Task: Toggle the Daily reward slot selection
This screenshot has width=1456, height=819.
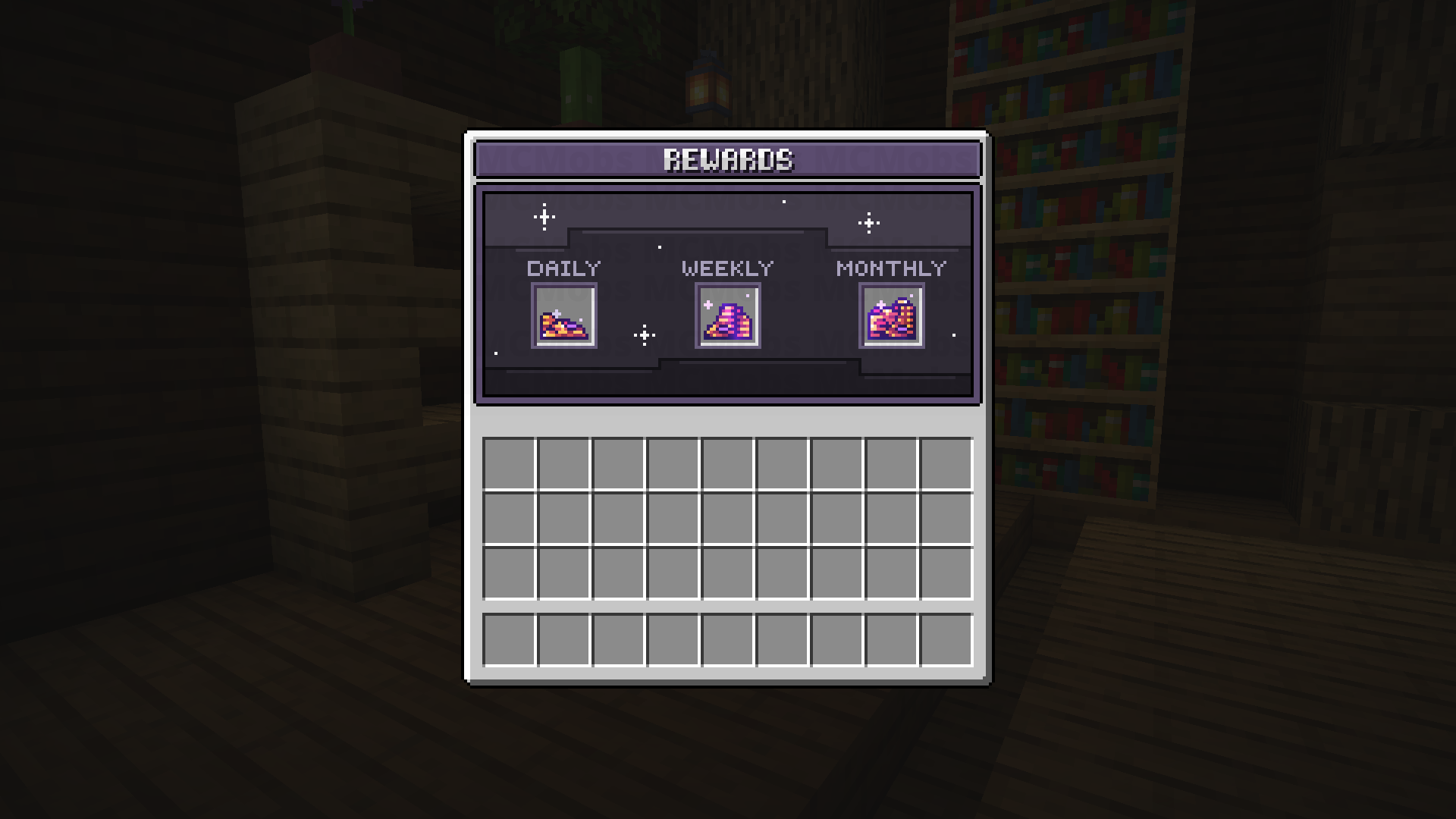Action: 563,316
